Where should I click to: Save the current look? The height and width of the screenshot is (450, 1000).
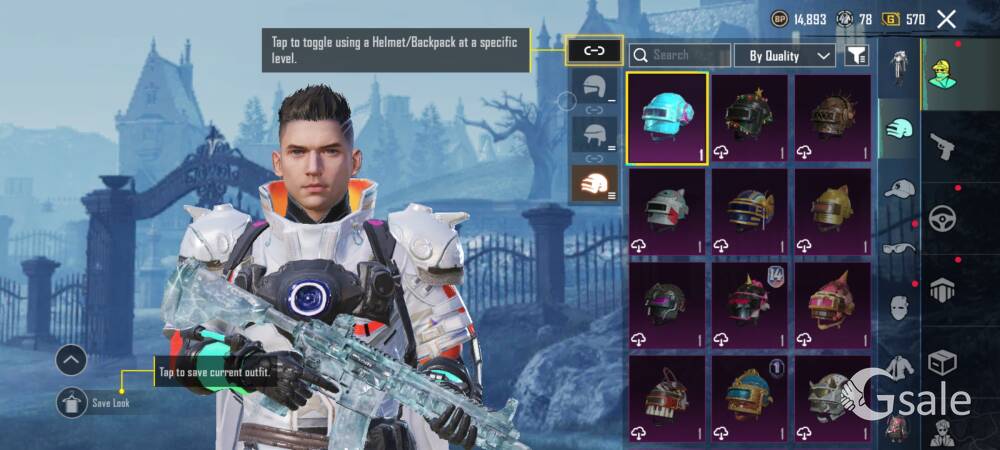tap(72, 402)
